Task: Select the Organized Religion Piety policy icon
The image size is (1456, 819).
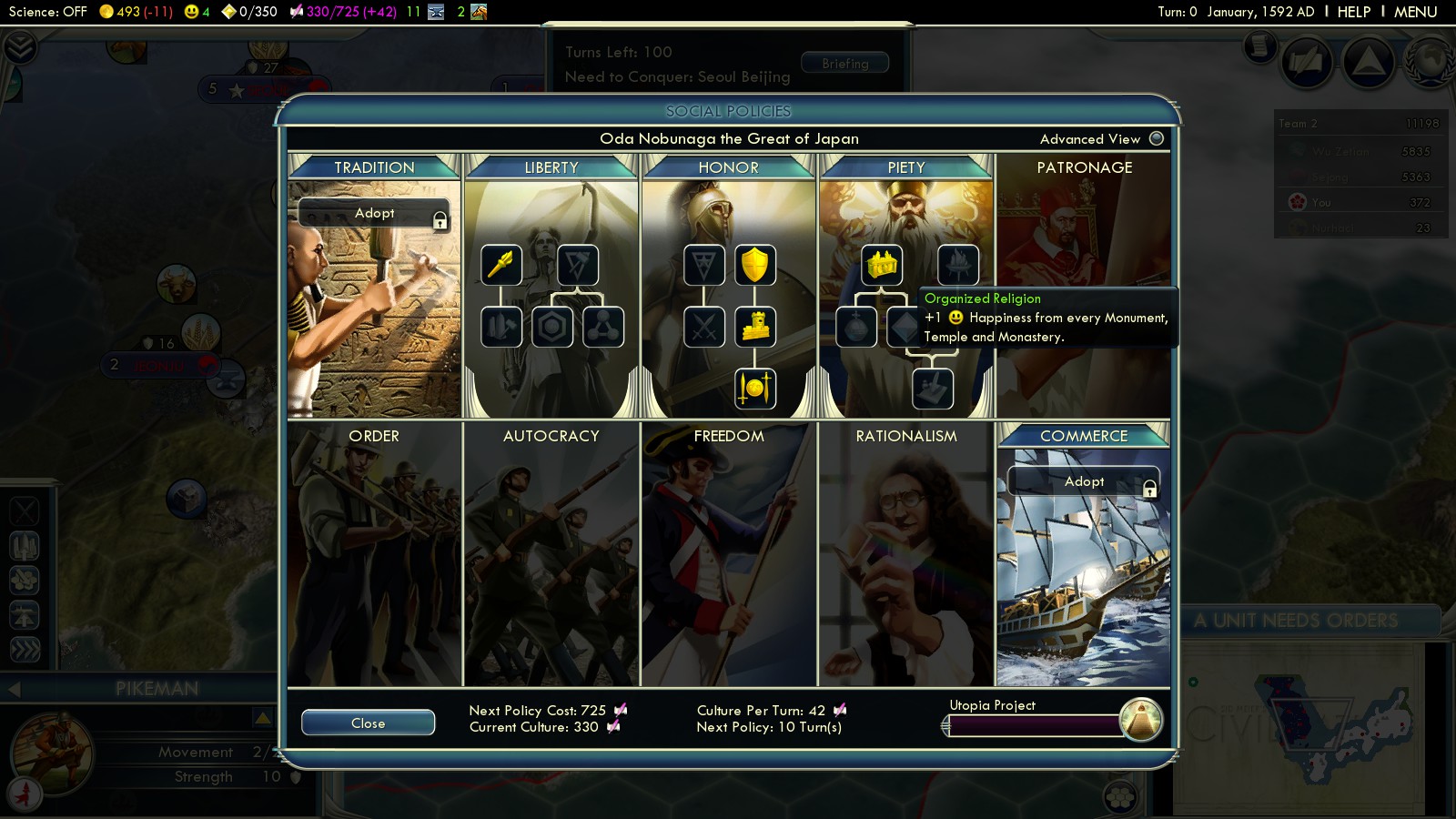Action: point(881,265)
